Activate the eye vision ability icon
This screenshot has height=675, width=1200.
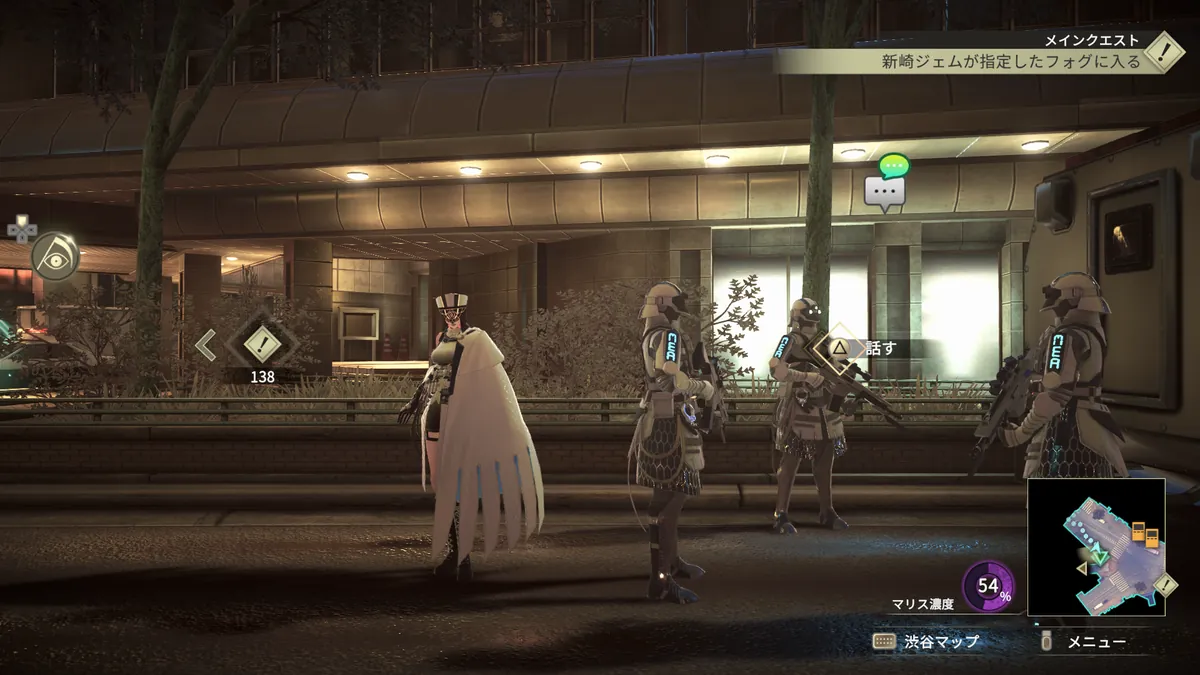click(x=54, y=255)
